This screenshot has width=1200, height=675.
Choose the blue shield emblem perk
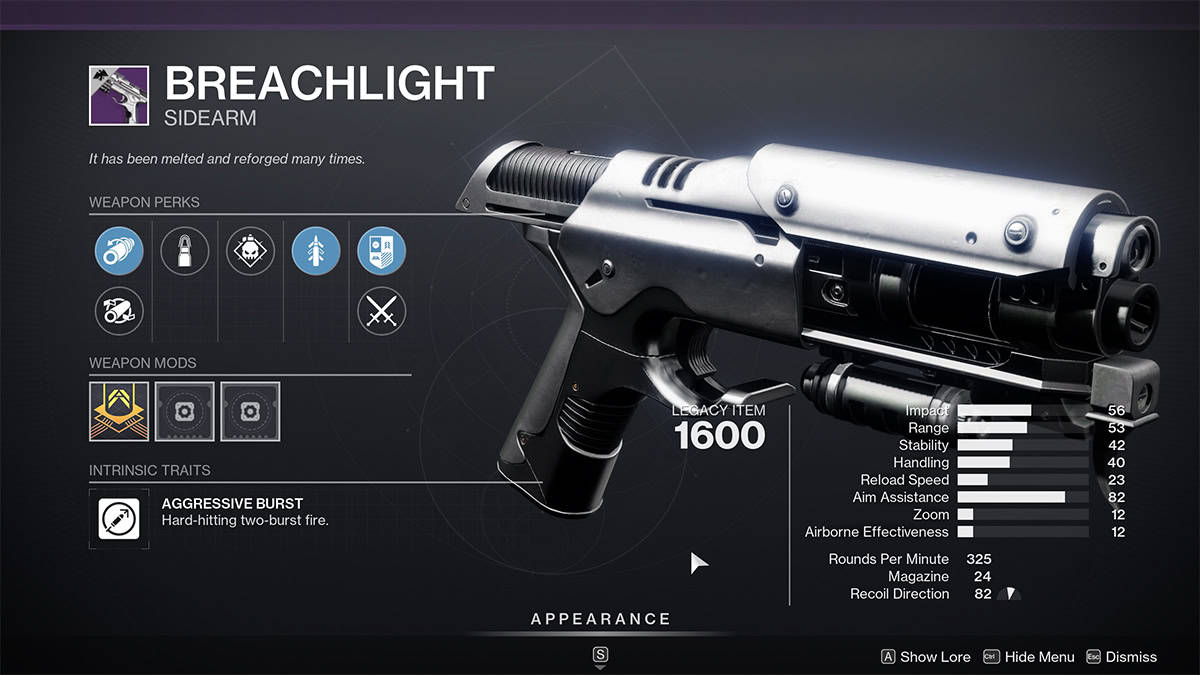pyautogui.click(x=381, y=251)
